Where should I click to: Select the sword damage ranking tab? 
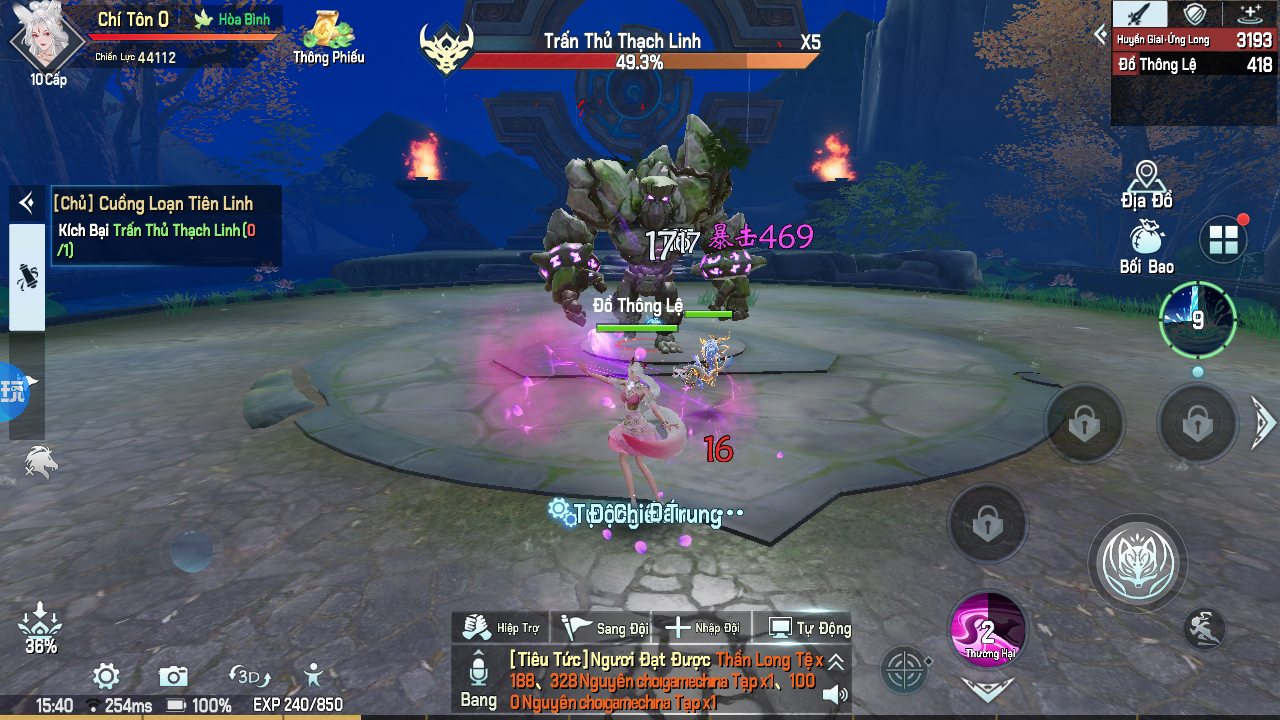click(1141, 13)
